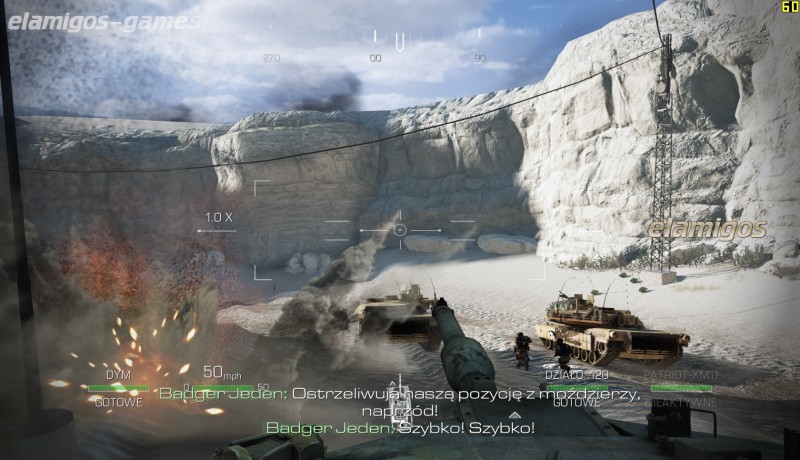
Task: Select the DZIAŁO 120 cannon weapon
Action: [570, 387]
